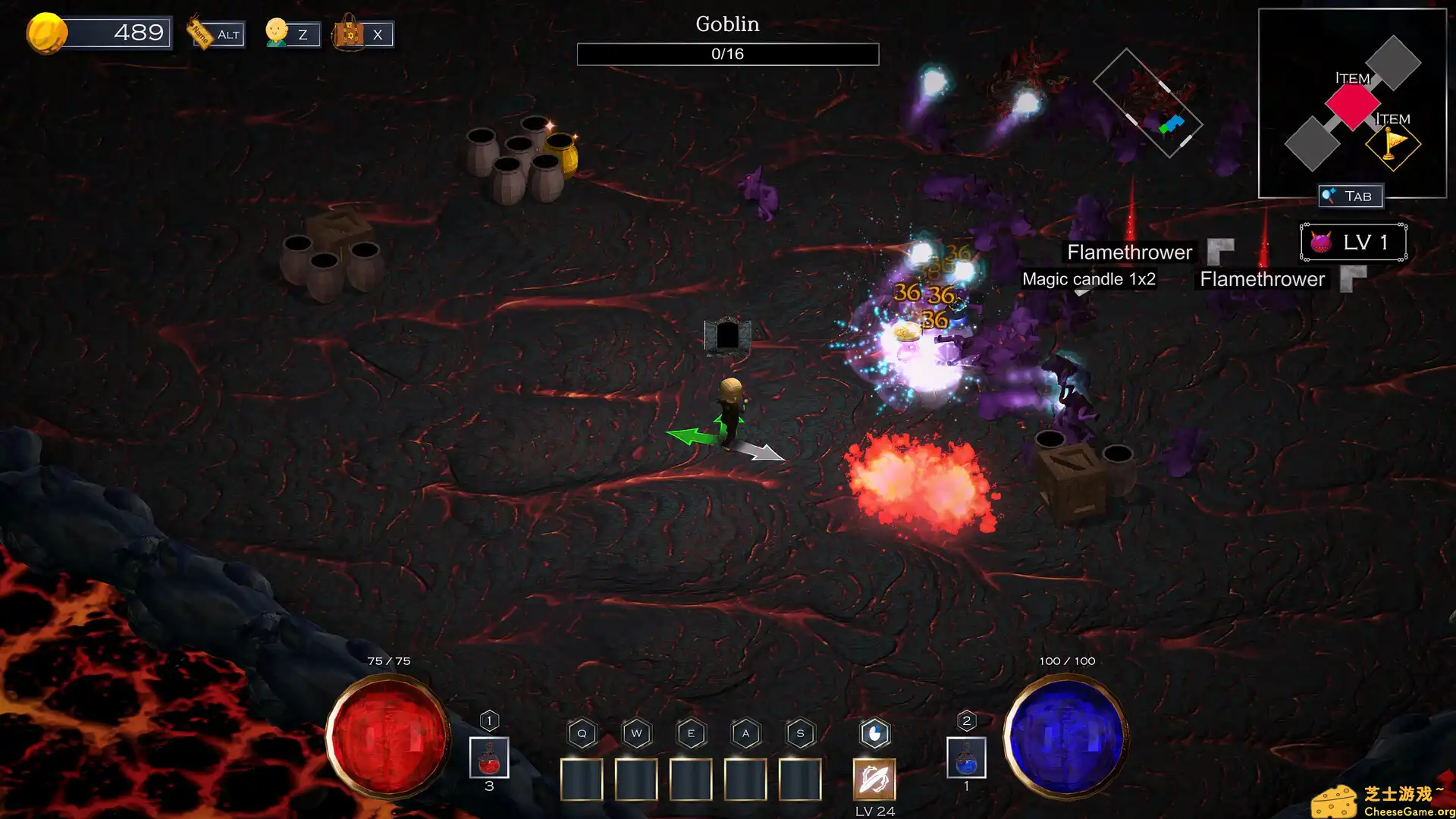Pick the Magic candle 1x2 loot label
This screenshot has width=1456, height=819.
click(1088, 279)
